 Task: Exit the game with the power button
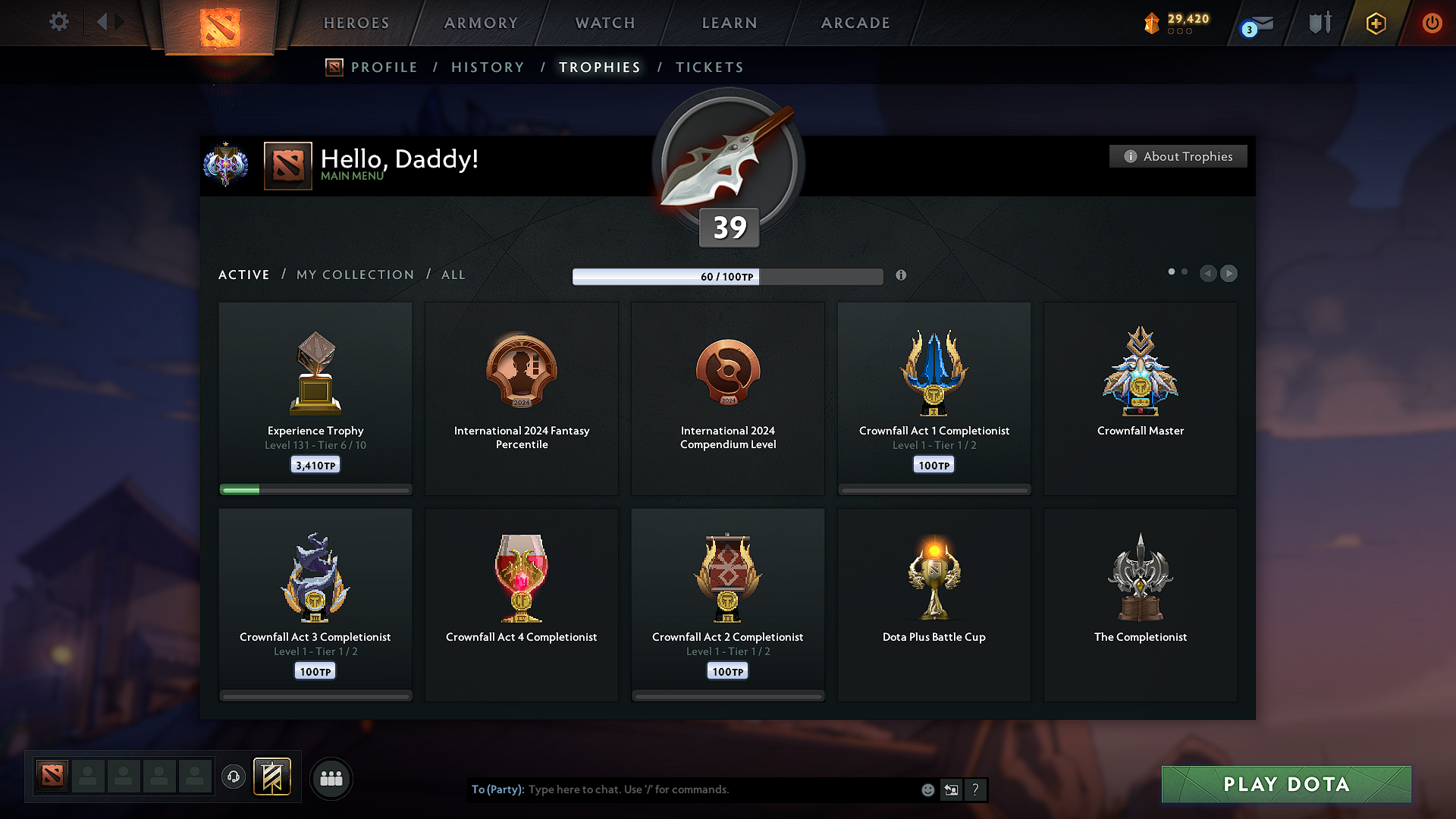(x=1432, y=23)
